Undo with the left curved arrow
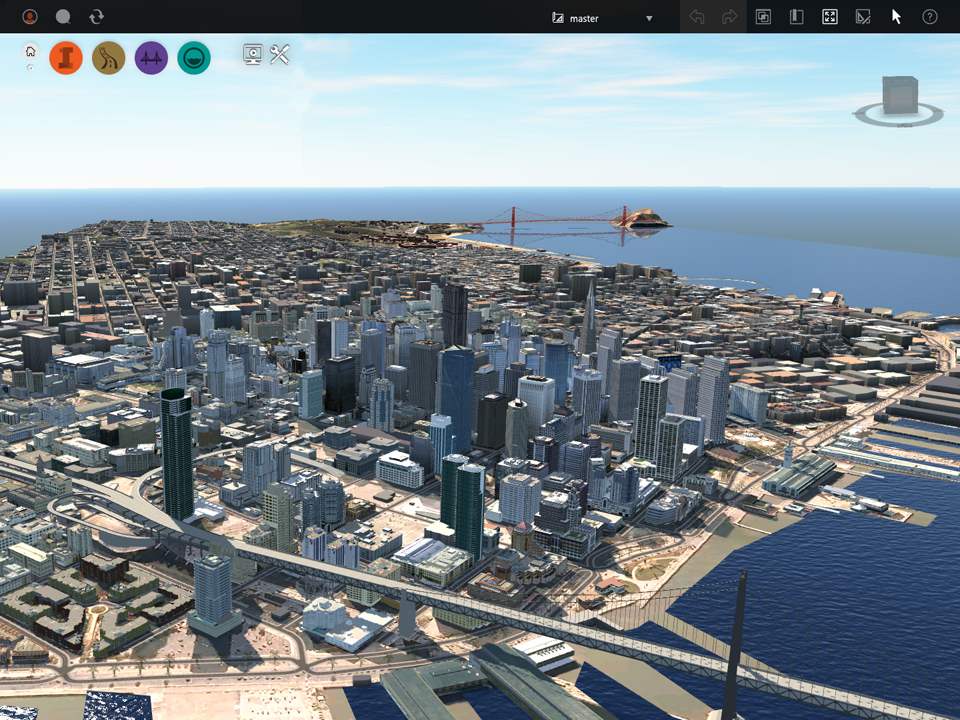The height and width of the screenshot is (720, 960). 697,17
